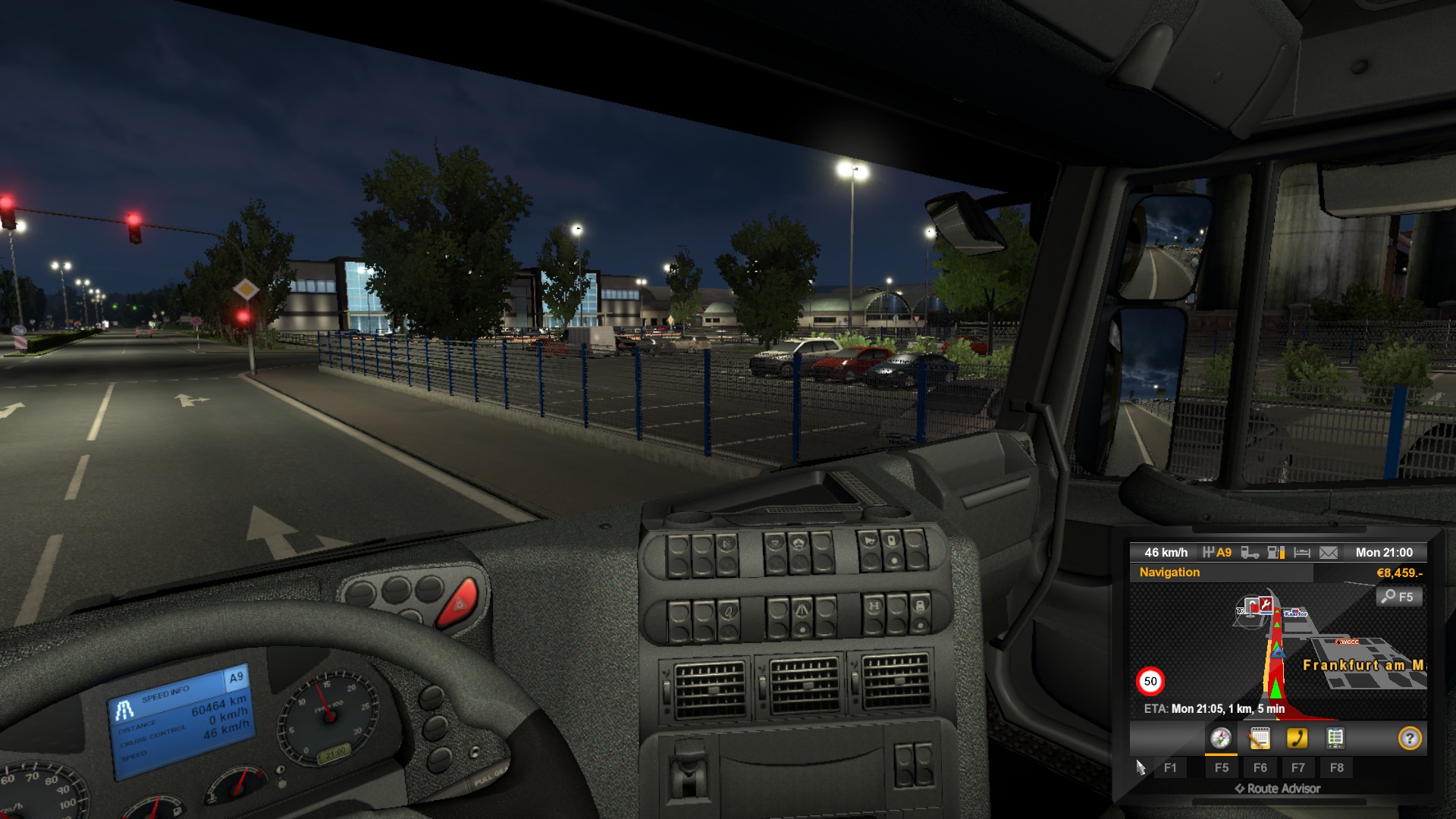The width and height of the screenshot is (1456, 819).
Task: Open the question mark help button
Action: pos(1409,738)
